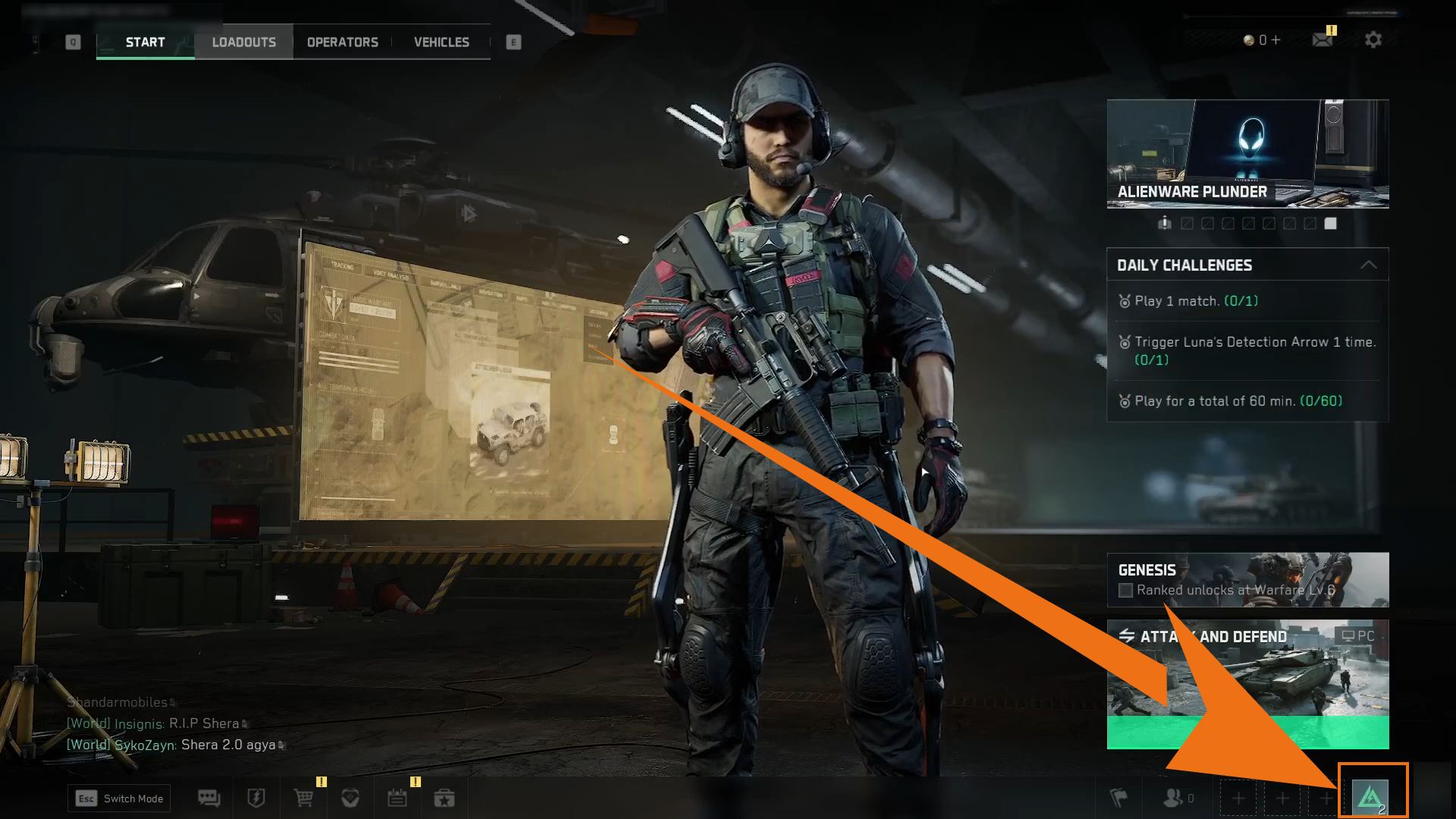
Task: Collapse the Daily Challenges panel
Action: point(1368,265)
